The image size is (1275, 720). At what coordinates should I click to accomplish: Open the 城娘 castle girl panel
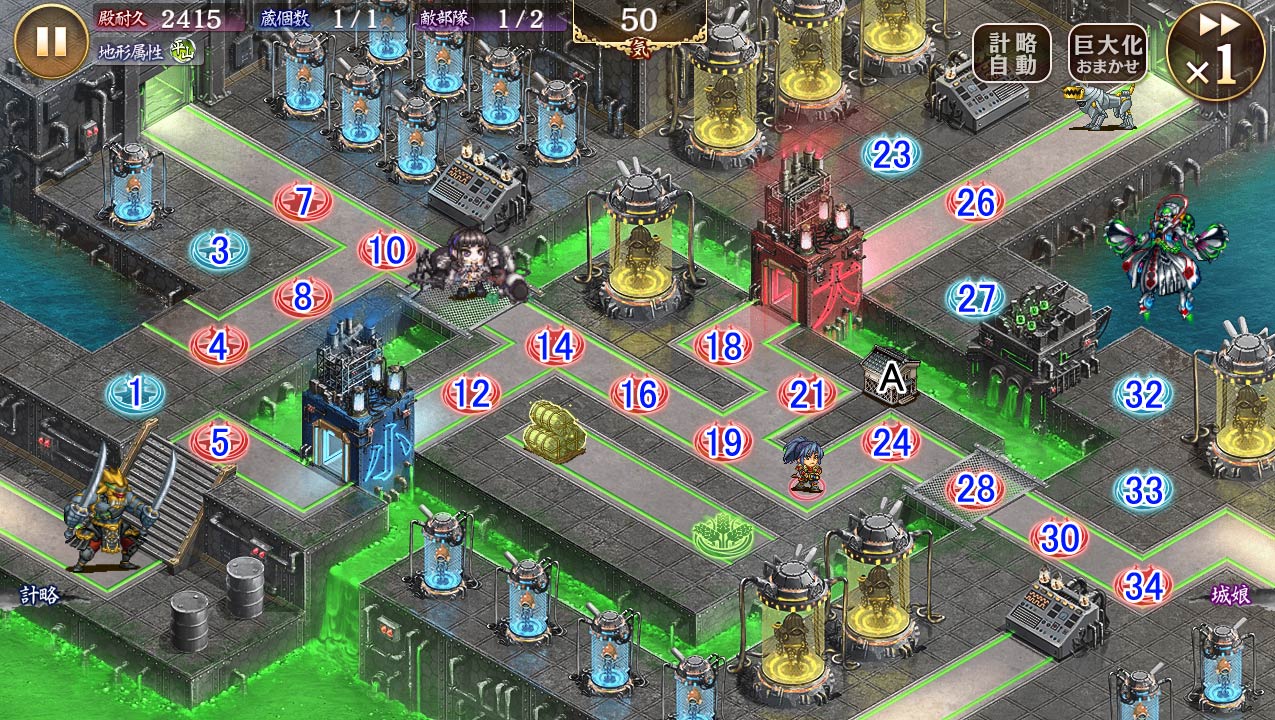(1230, 595)
